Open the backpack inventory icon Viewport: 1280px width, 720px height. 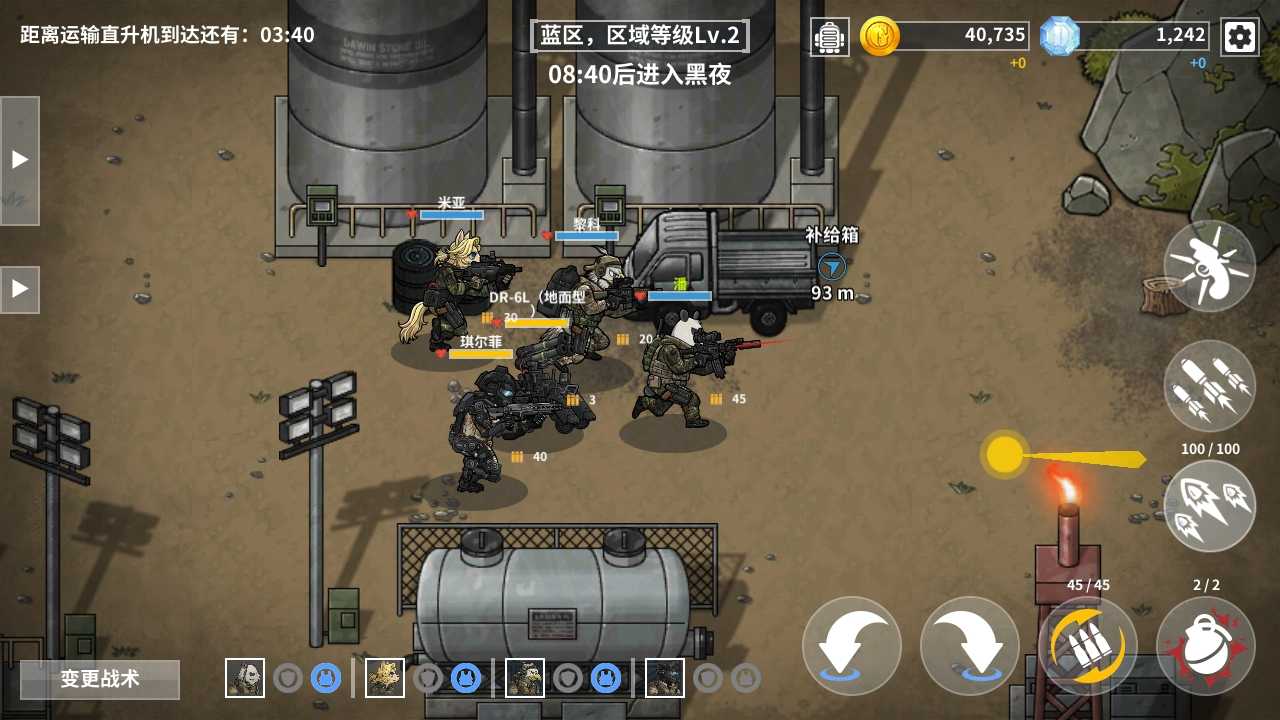(x=830, y=36)
